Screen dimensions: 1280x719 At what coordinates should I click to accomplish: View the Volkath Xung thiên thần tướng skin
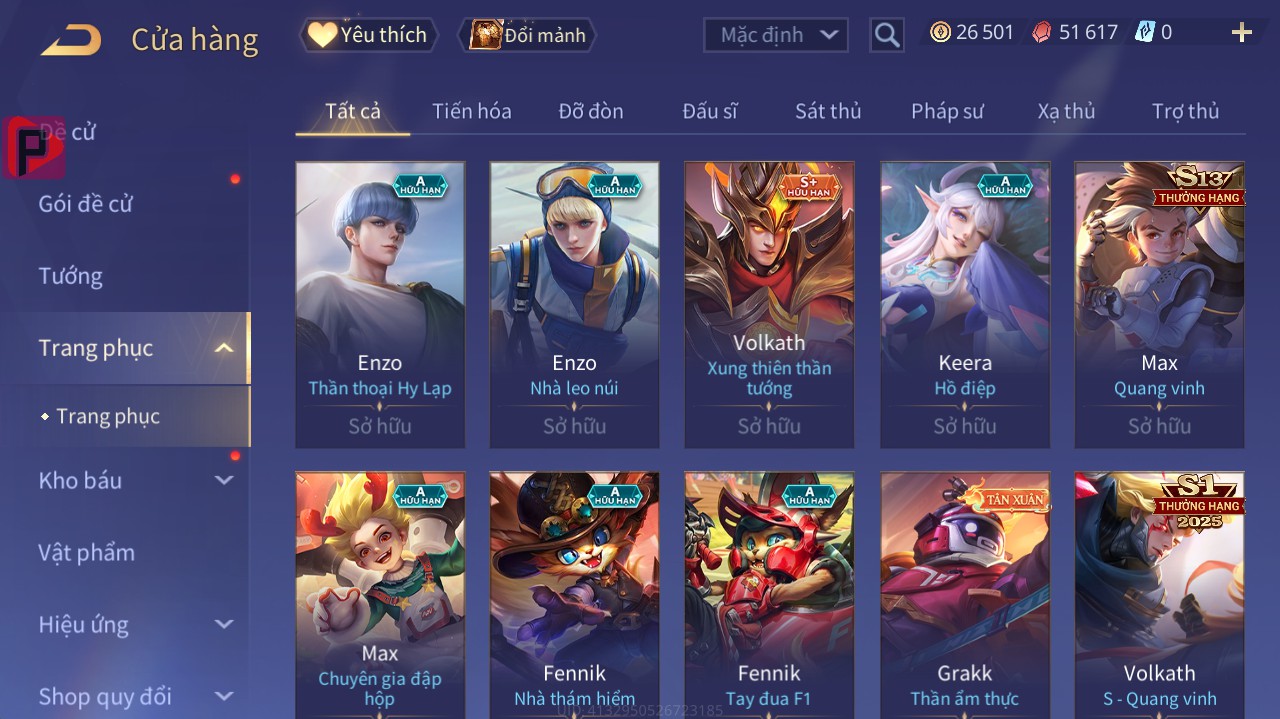(x=769, y=304)
